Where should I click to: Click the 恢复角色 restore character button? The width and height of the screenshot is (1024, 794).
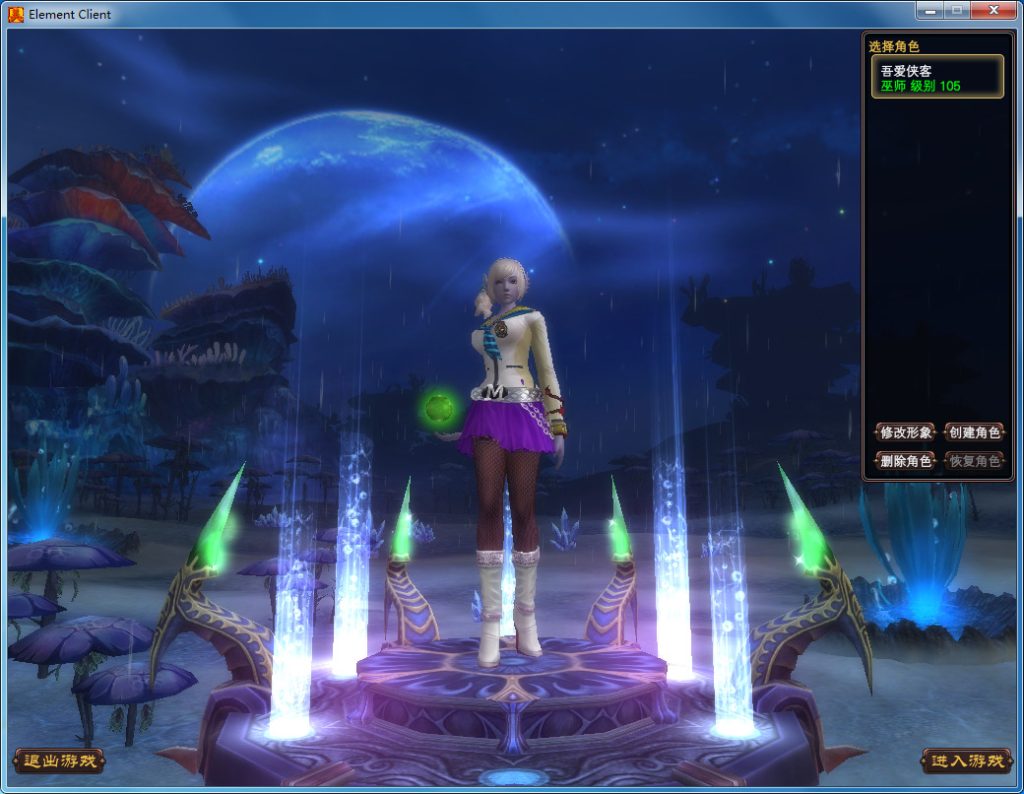(x=973, y=461)
